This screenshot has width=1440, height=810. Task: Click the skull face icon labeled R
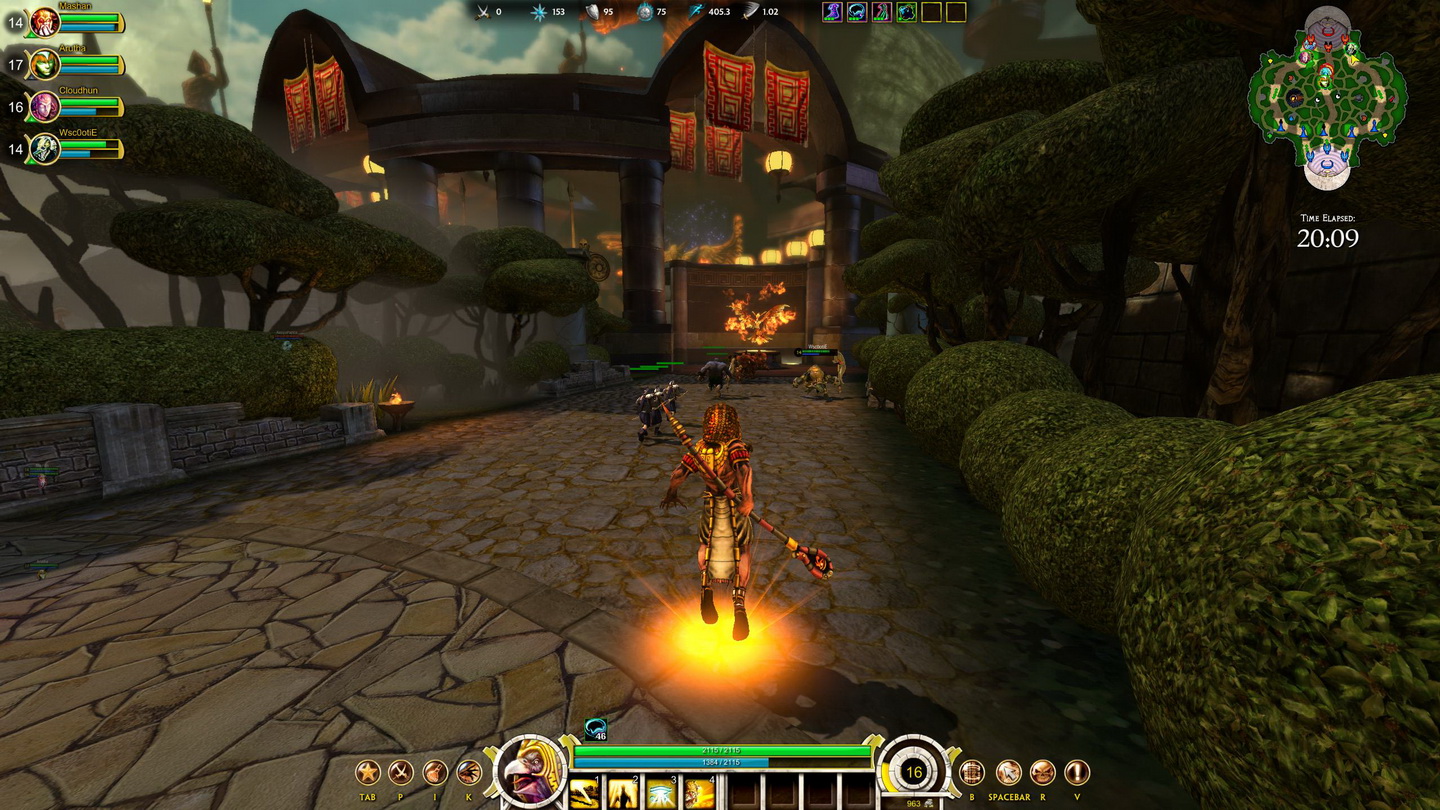[1042, 772]
